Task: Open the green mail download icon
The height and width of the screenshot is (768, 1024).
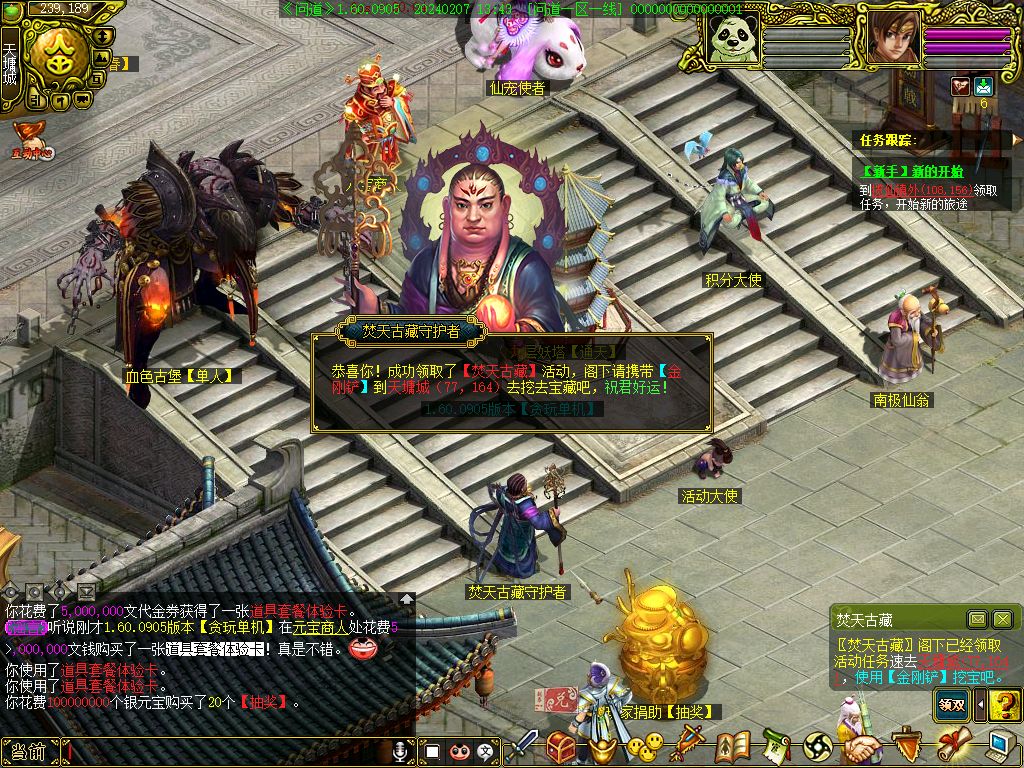Action: point(983,86)
